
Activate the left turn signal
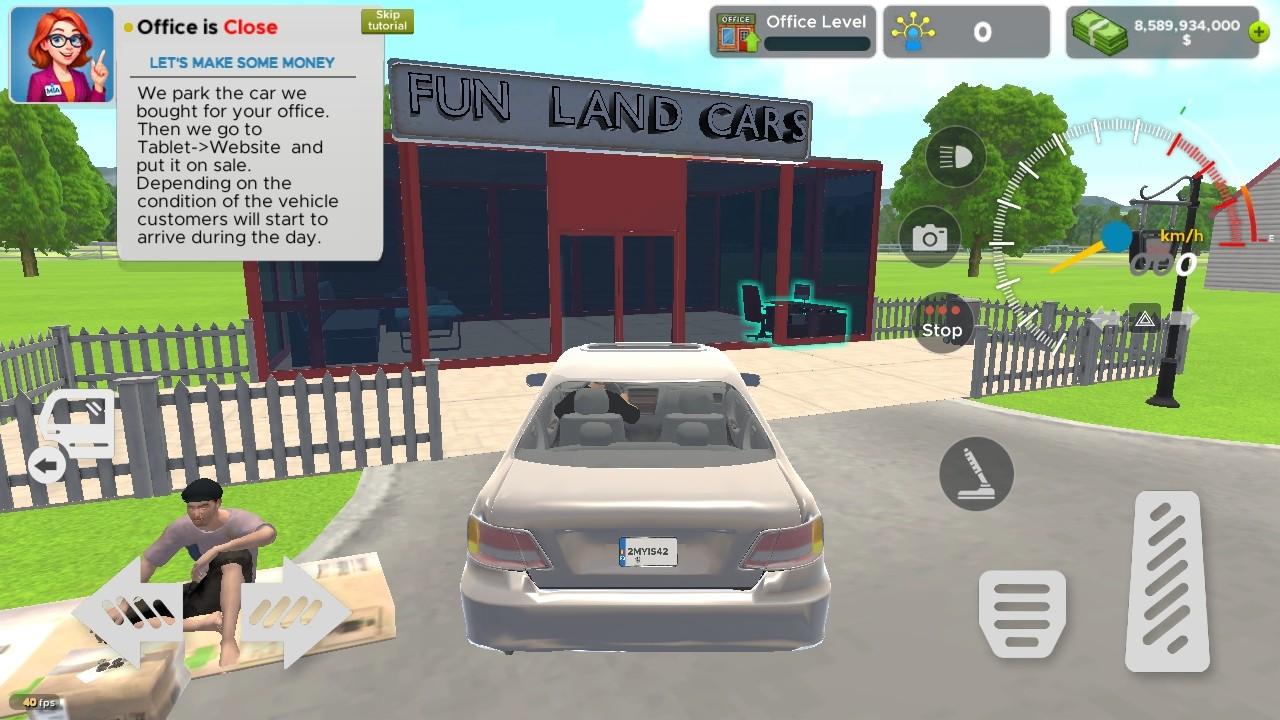tap(1100, 317)
